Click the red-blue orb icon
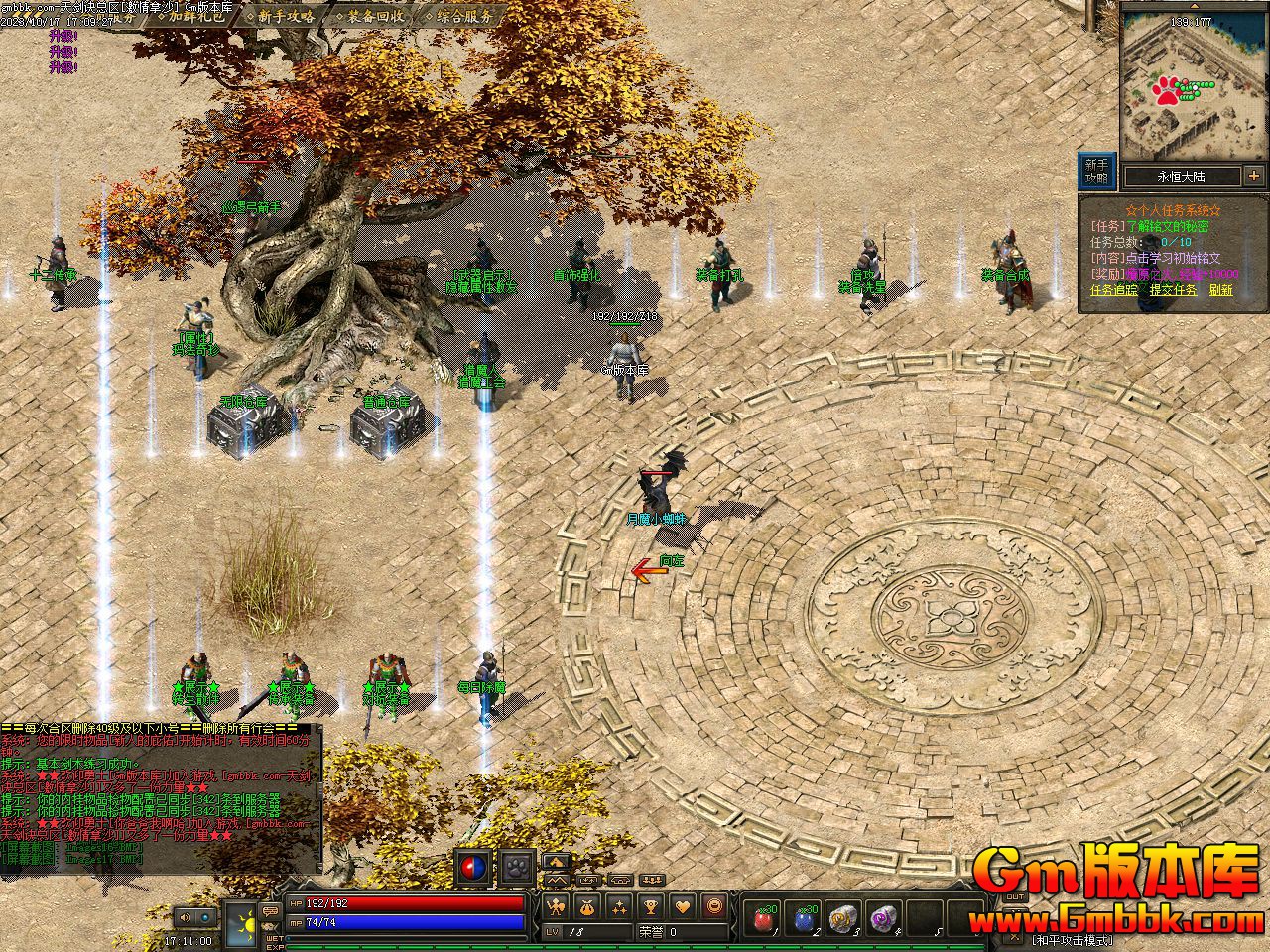 (474, 868)
